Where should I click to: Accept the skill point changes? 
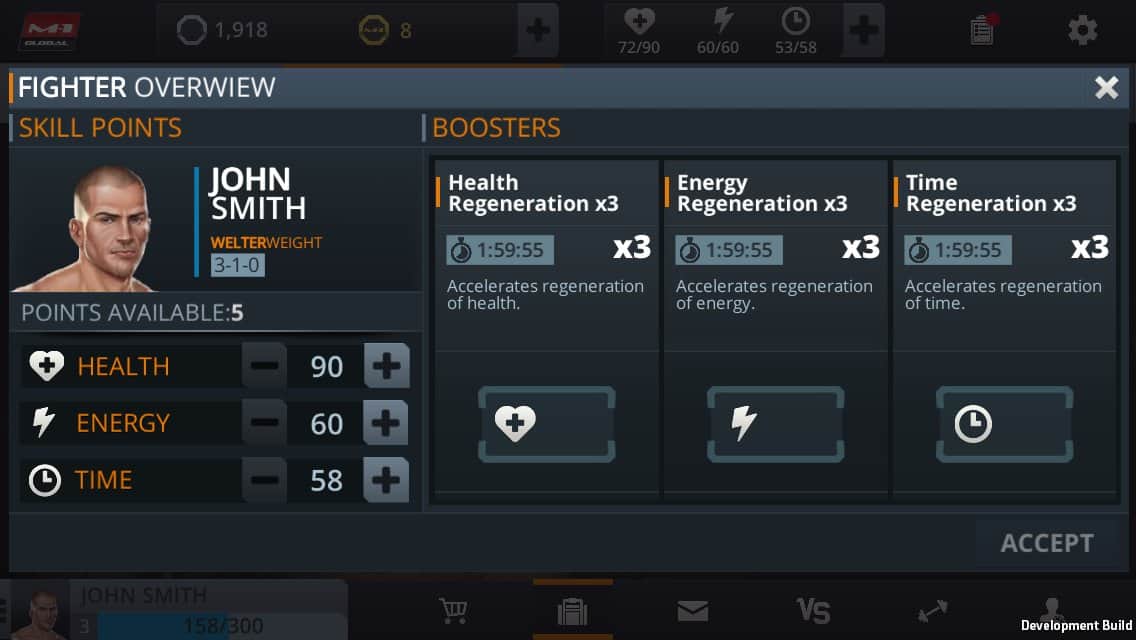coord(1046,543)
